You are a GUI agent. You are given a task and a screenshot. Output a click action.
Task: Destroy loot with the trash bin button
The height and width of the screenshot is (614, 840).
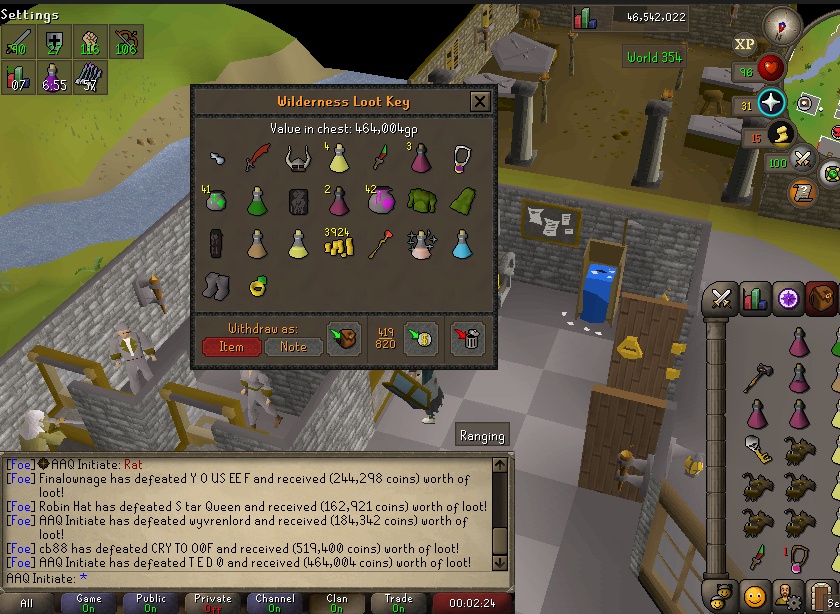click(x=467, y=339)
